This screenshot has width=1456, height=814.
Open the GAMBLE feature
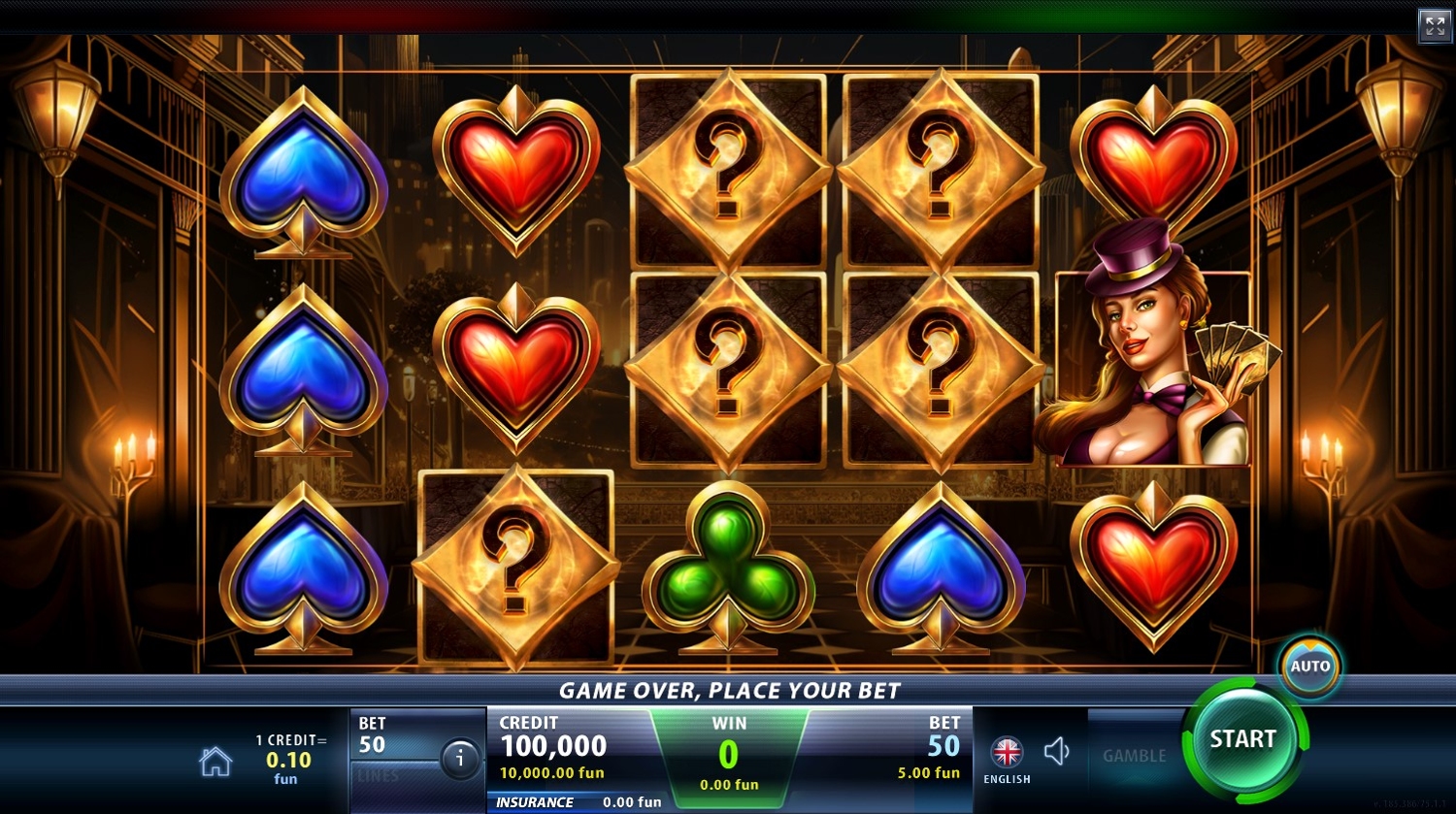pyautogui.click(x=1134, y=756)
